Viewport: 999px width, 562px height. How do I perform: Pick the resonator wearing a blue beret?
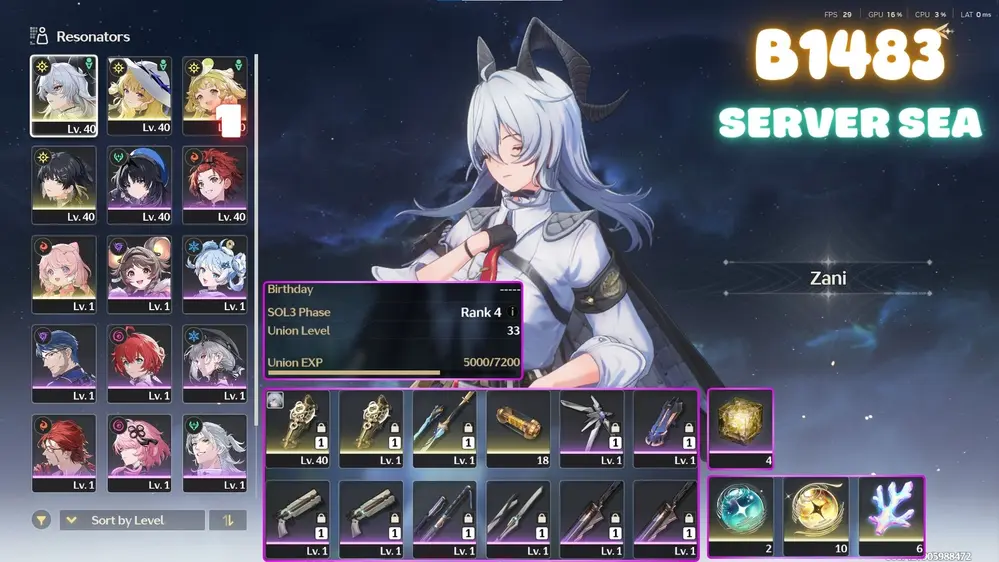139,184
